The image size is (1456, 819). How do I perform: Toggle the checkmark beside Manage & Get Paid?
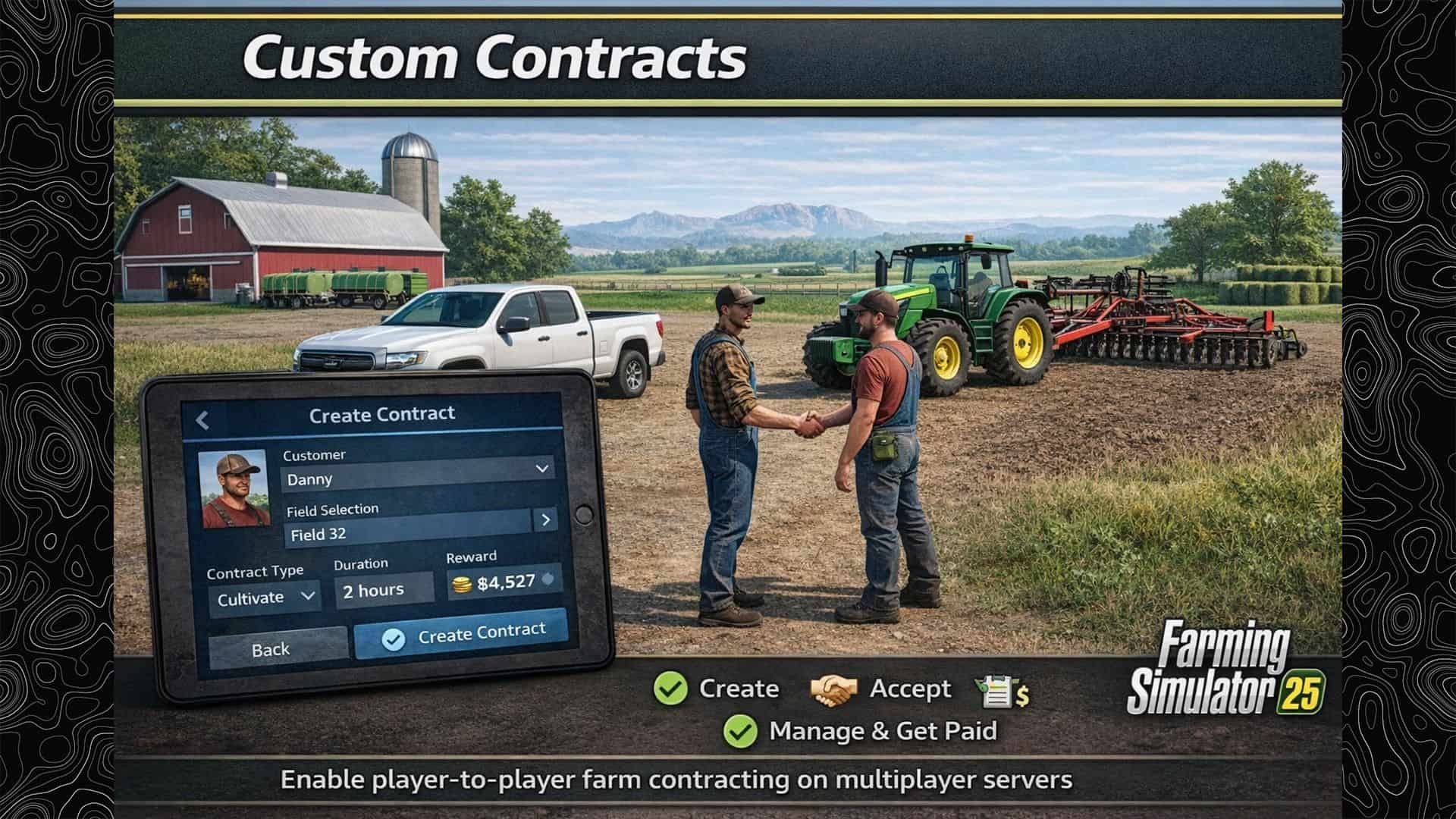coord(742,733)
